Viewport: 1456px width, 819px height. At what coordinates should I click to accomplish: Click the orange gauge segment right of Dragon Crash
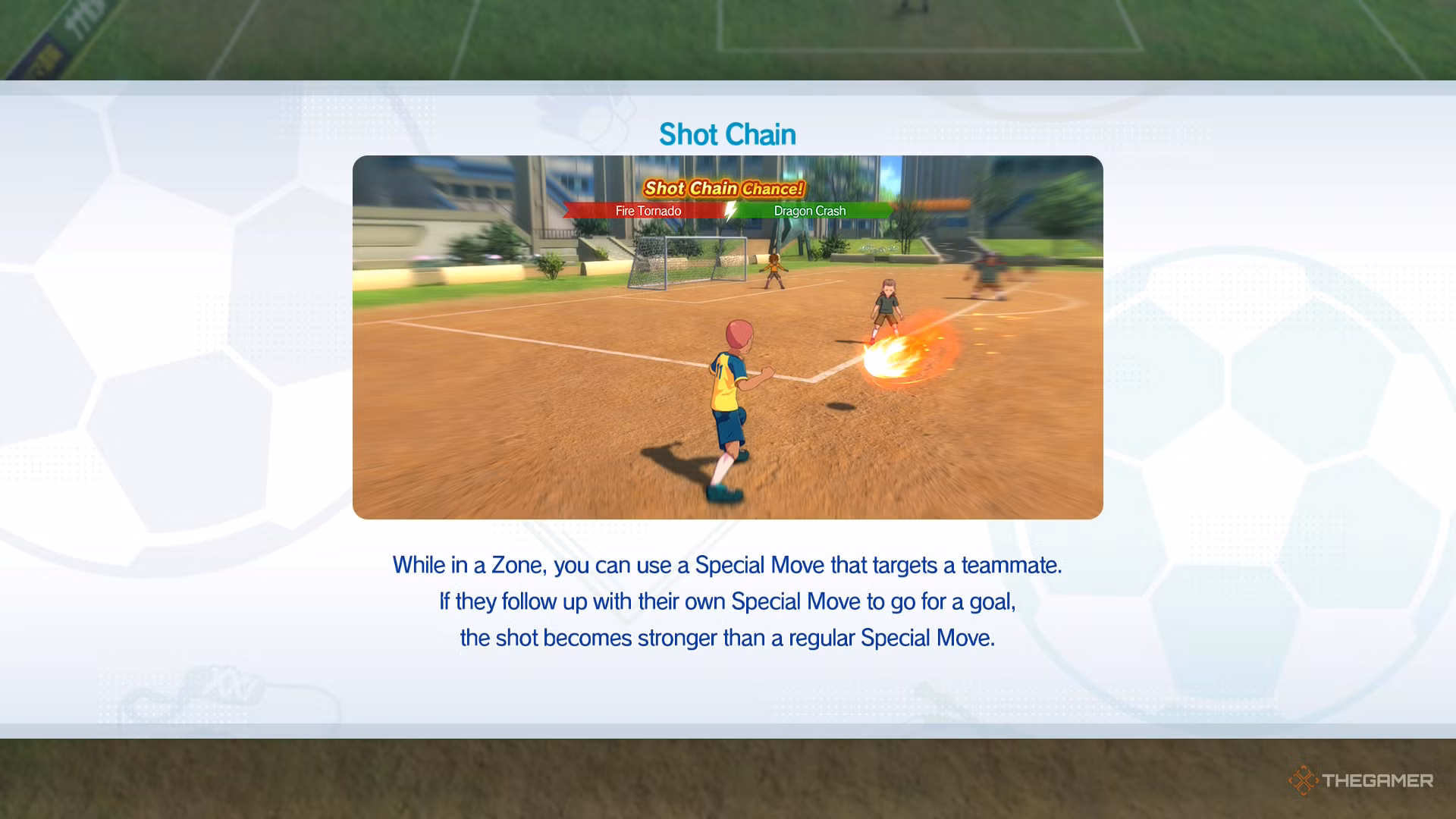pyautogui.click(x=940, y=203)
